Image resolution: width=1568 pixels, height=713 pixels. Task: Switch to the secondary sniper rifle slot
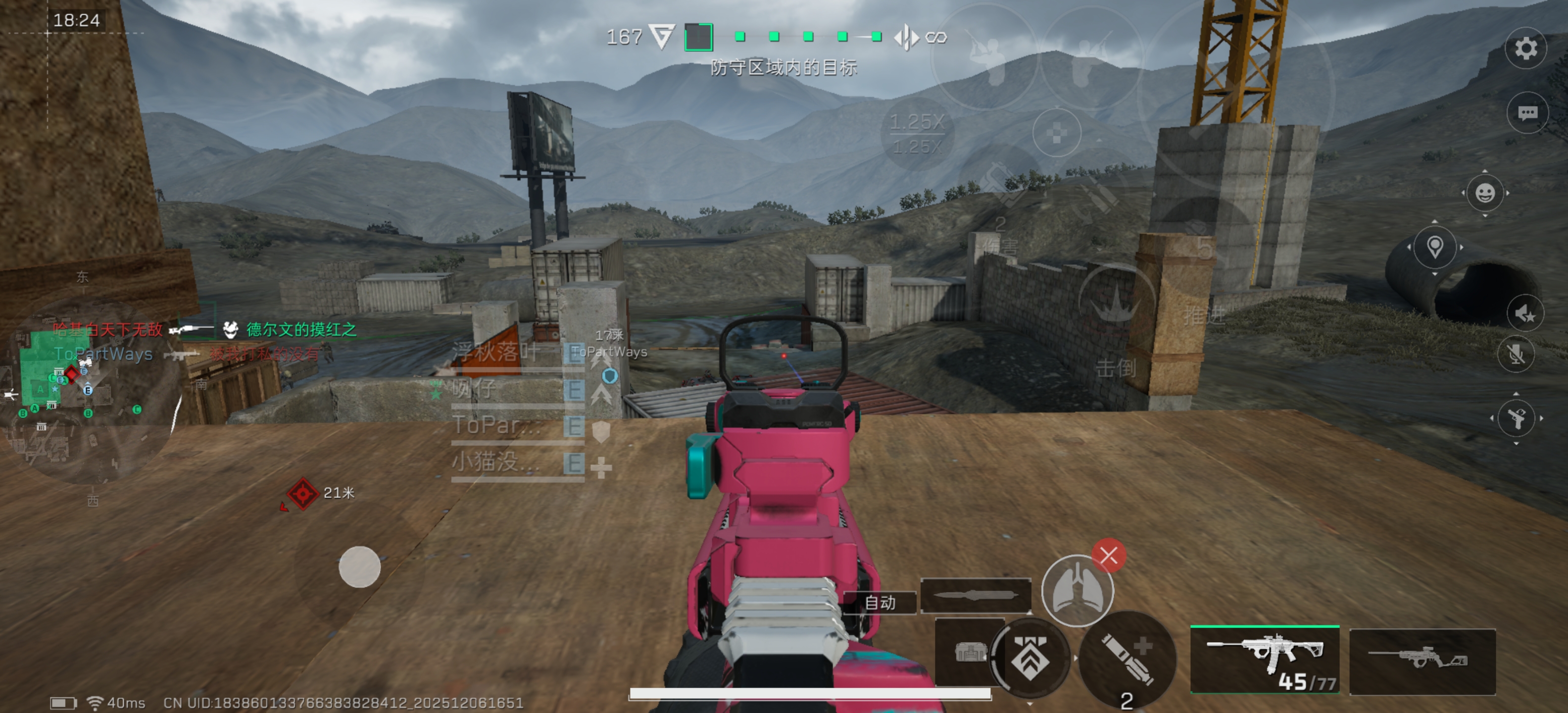click(1422, 661)
